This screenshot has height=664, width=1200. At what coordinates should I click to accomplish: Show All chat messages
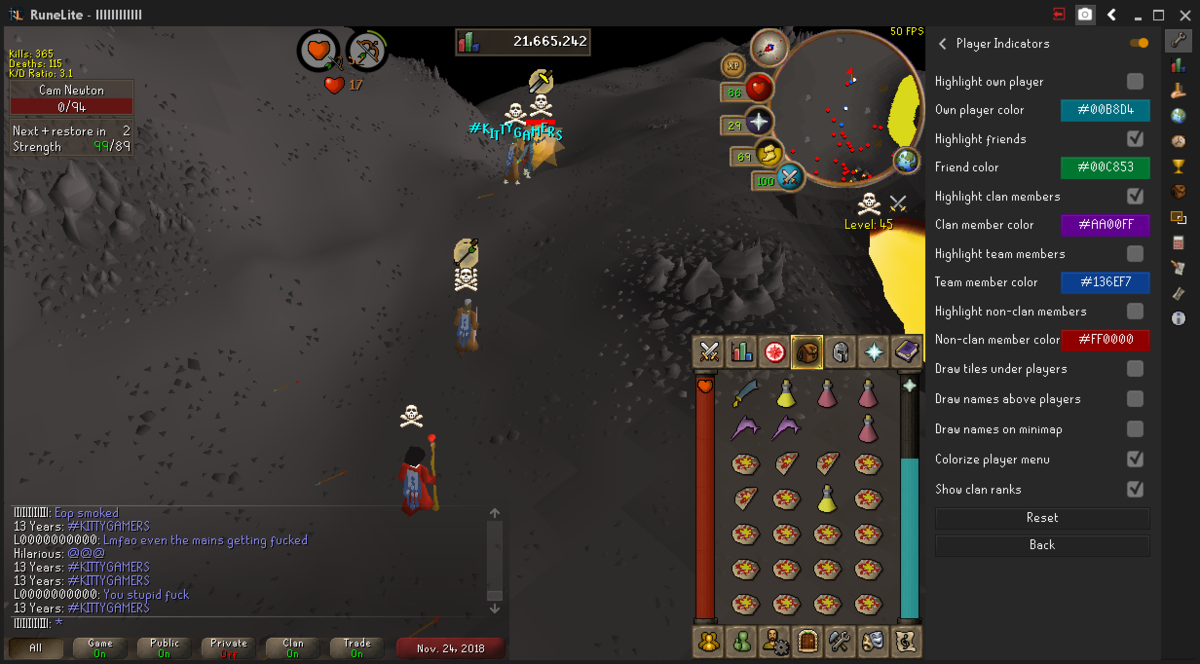pyautogui.click(x=36, y=648)
